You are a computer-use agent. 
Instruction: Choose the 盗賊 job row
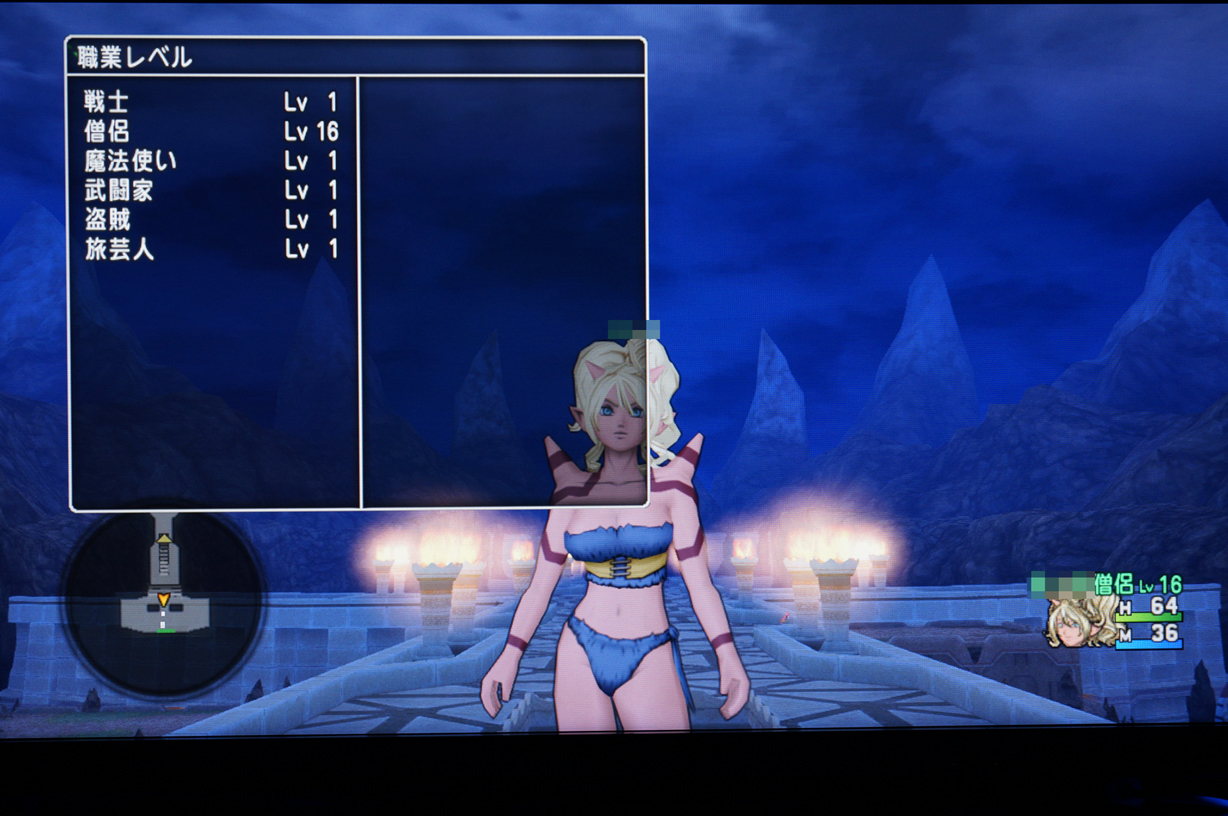(210, 220)
